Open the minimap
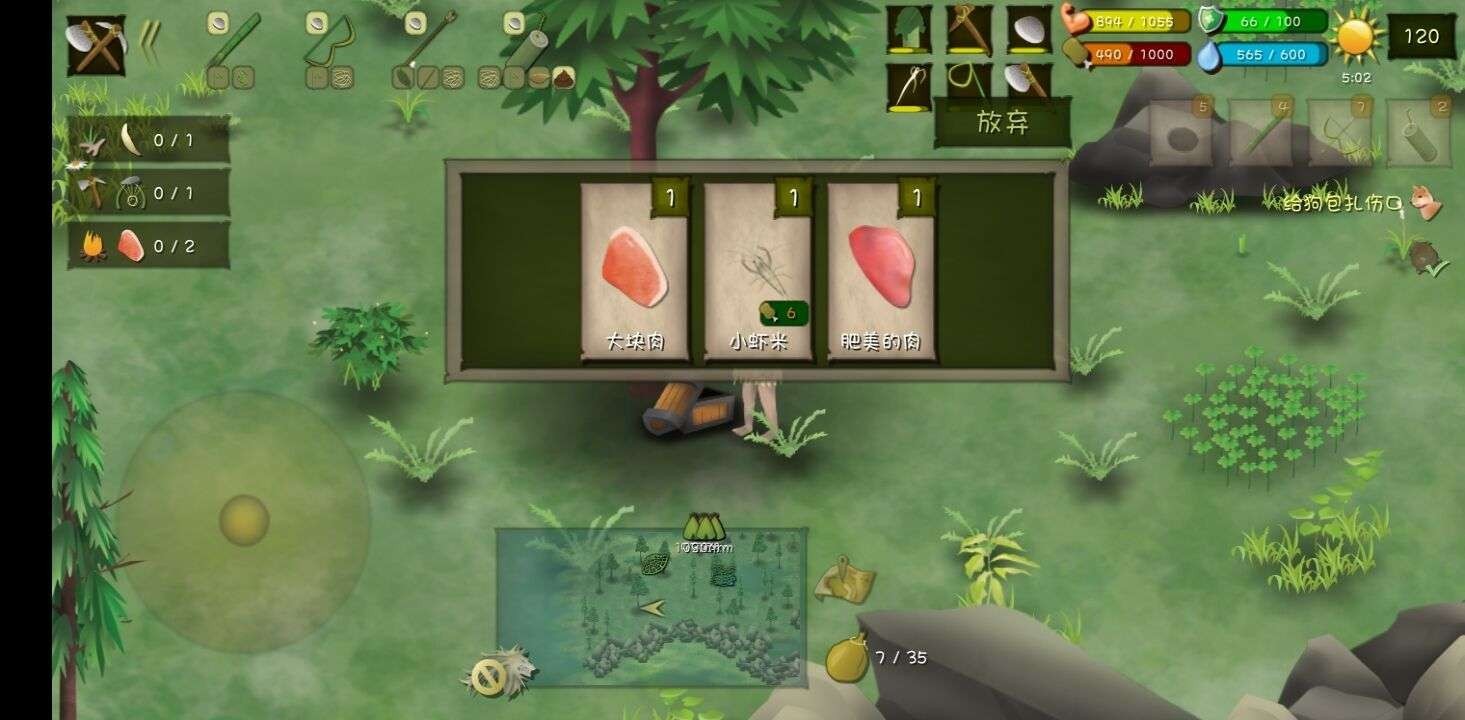The width and height of the screenshot is (1465, 720). (651, 606)
